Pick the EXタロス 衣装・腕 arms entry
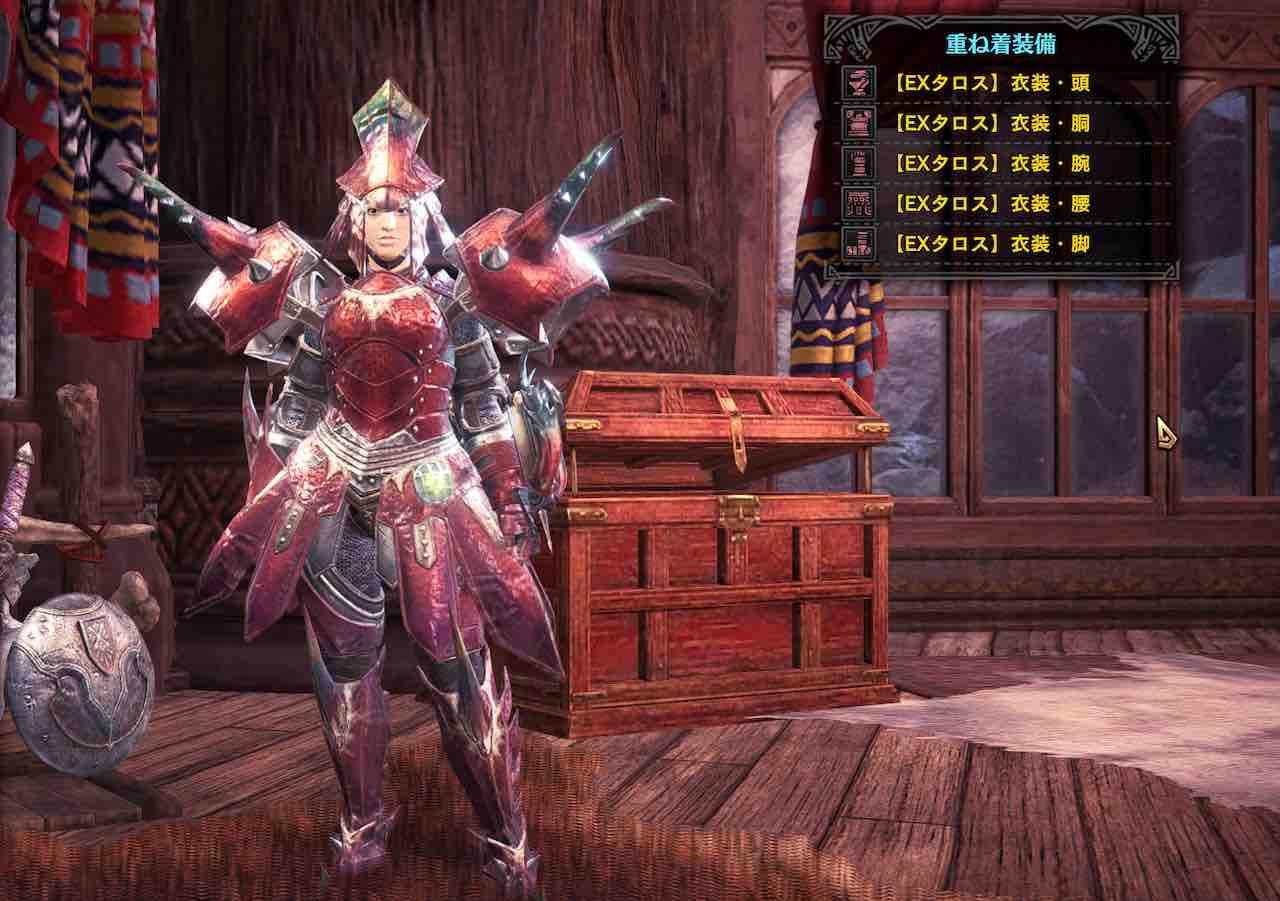This screenshot has width=1280, height=901. click(x=991, y=163)
